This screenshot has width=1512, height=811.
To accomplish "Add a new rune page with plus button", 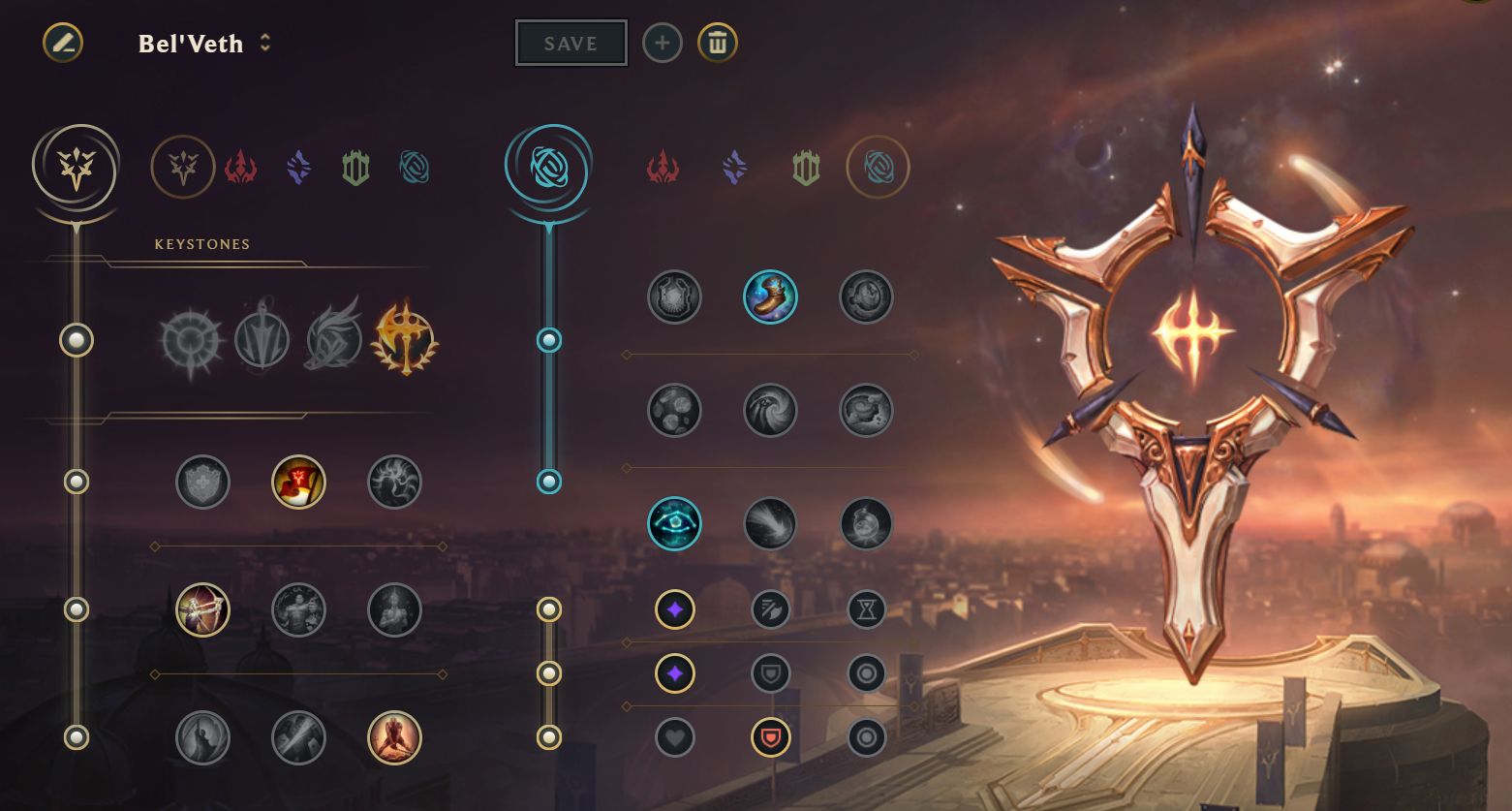I will (x=663, y=44).
